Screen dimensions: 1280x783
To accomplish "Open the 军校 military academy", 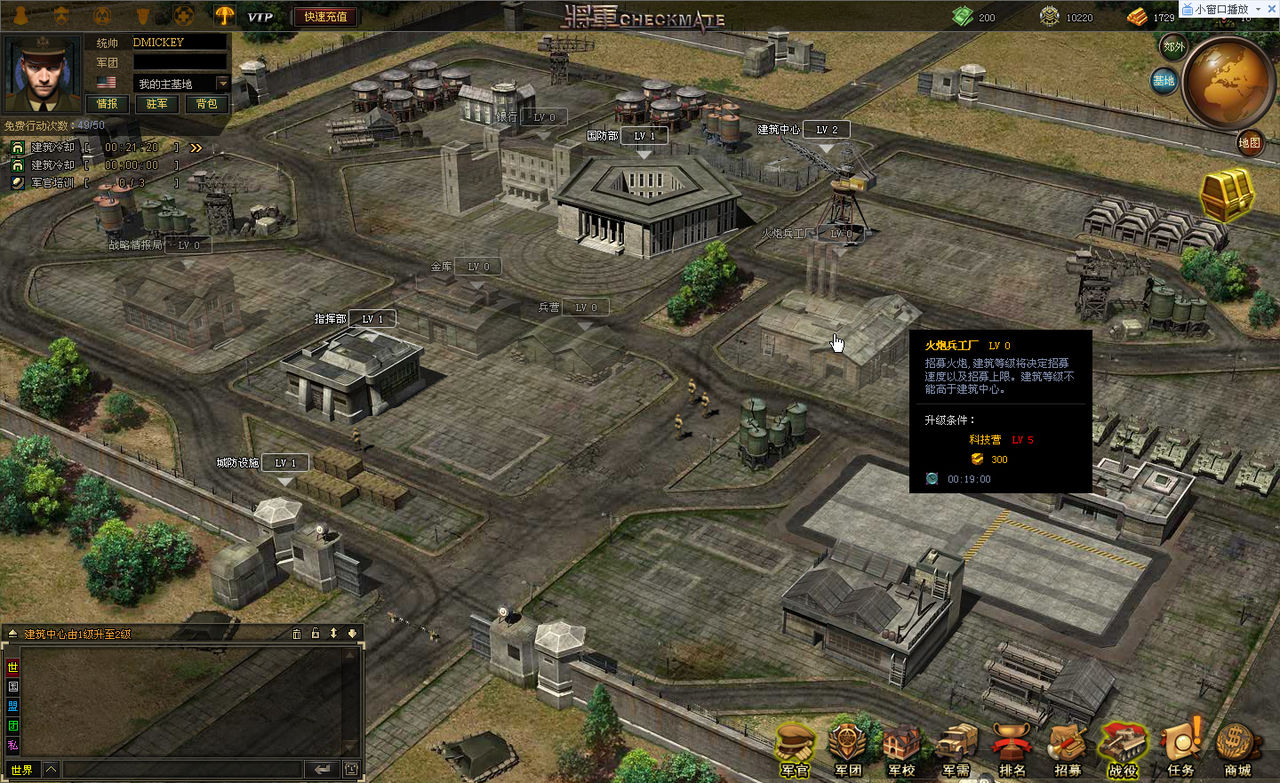I will (901, 751).
